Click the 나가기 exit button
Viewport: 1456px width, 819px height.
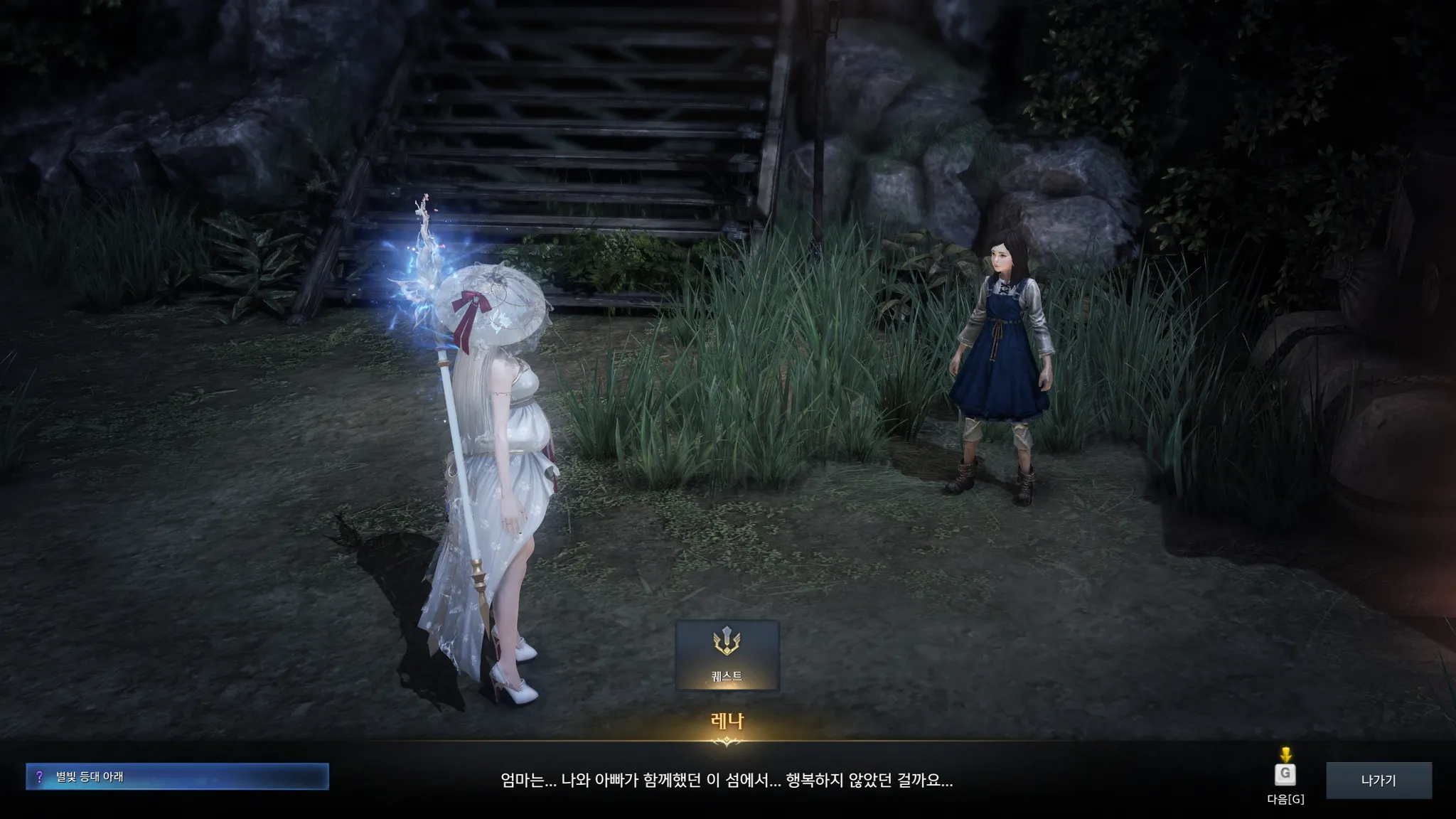point(1378,780)
